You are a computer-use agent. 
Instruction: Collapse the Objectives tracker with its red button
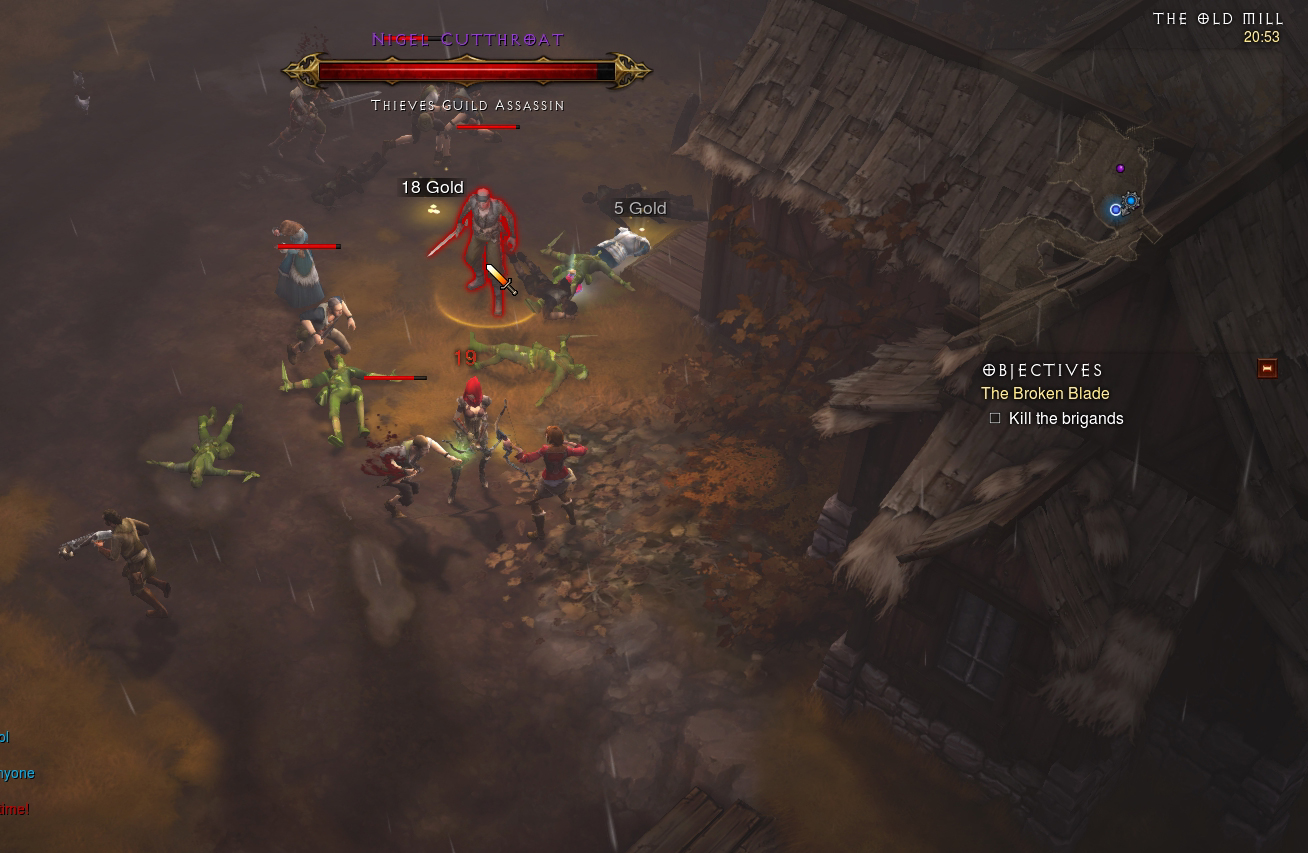1267,369
